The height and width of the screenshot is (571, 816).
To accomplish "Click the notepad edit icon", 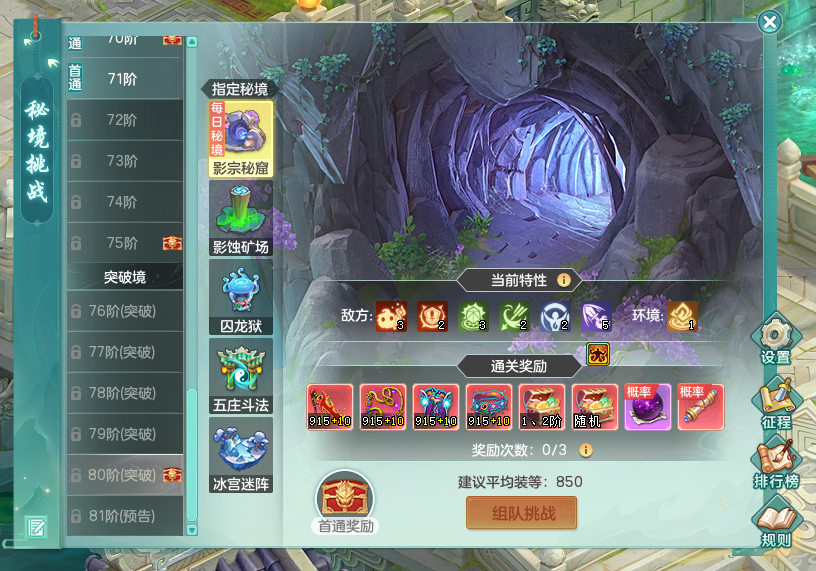I will click(x=37, y=526).
